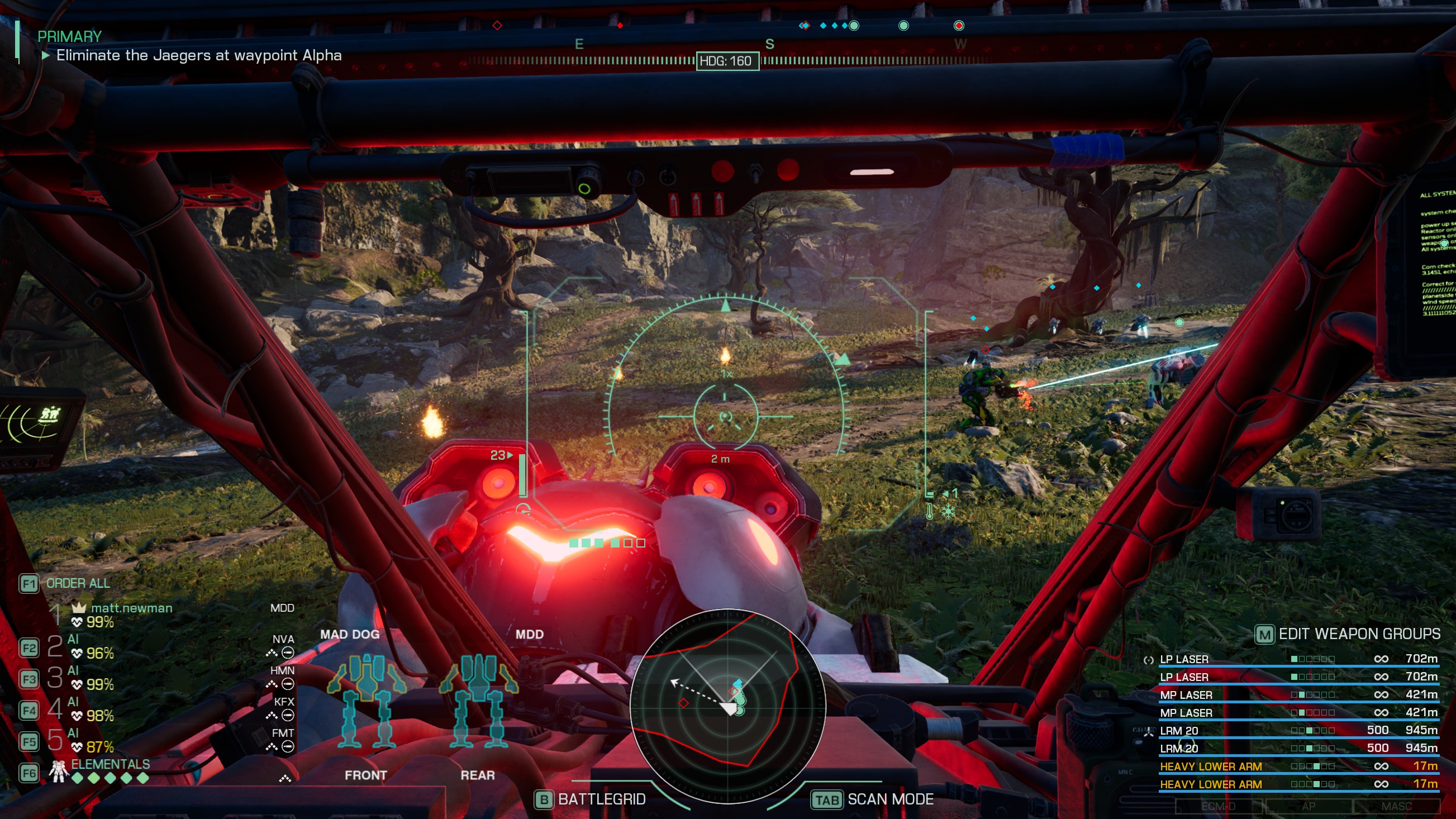
Task: Inspect the Mad Dog front armor diagram
Action: click(x=367, y=701)
